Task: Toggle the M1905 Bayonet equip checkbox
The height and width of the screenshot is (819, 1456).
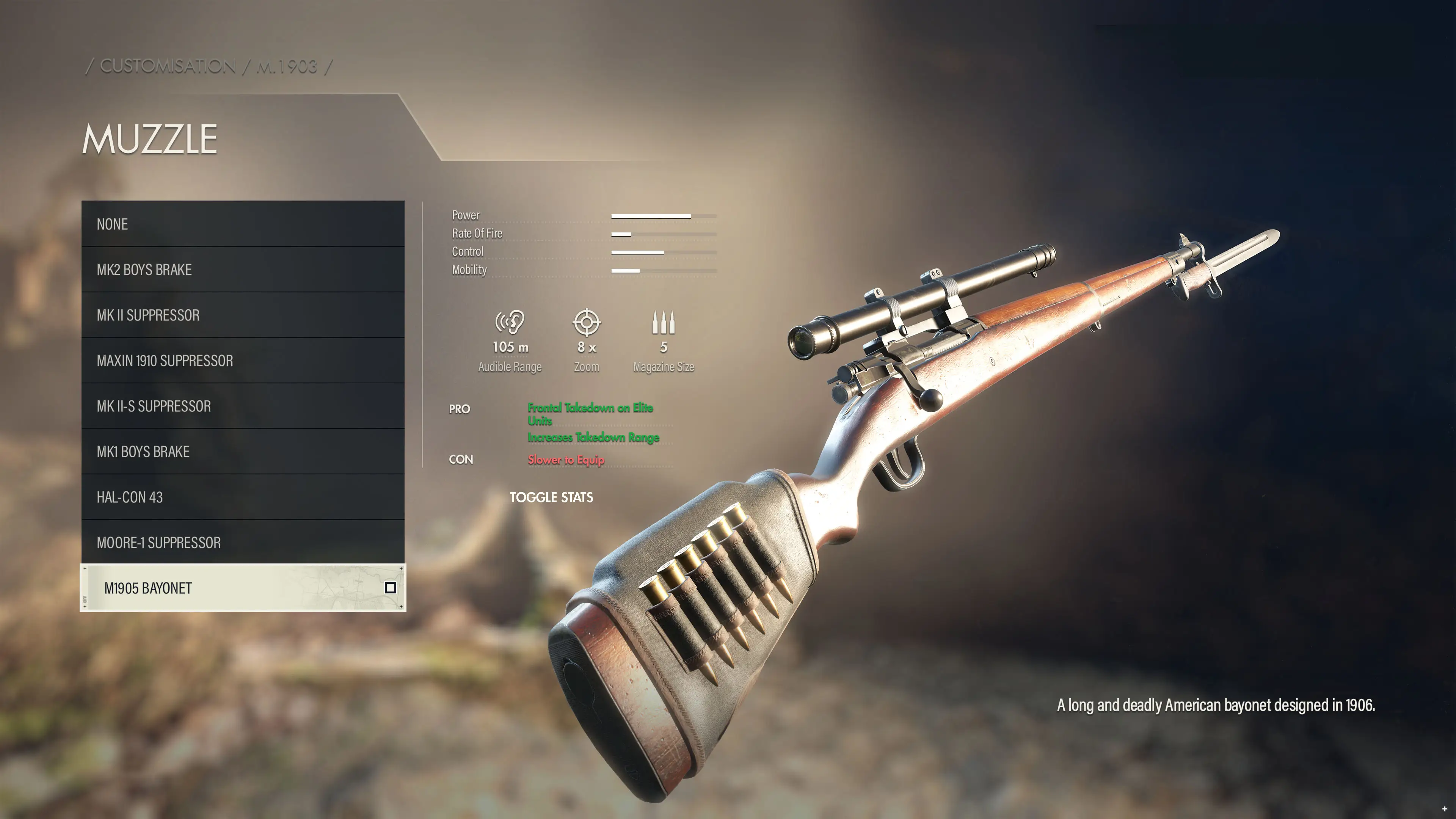Action: 391,588
